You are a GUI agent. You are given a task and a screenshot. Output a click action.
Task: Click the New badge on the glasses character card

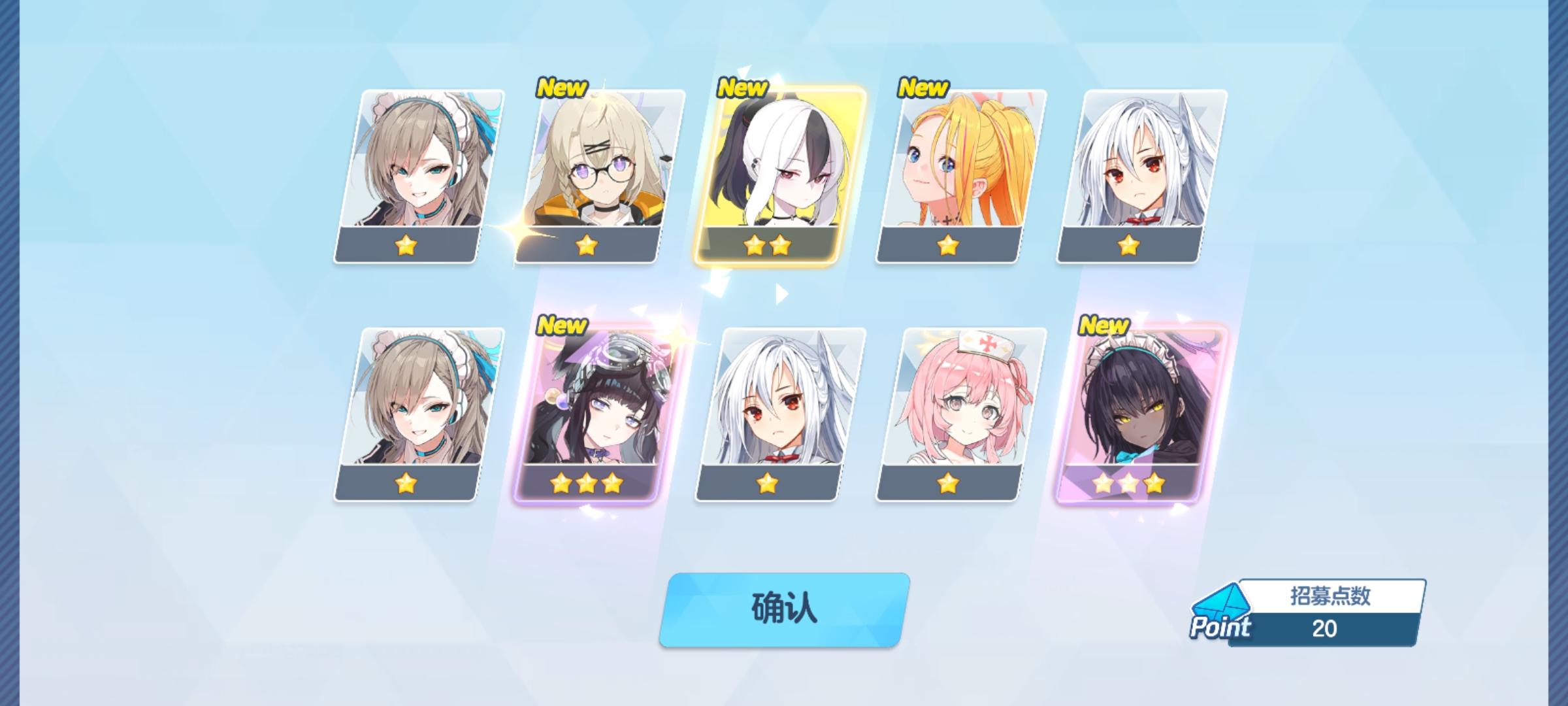(x=563, y=86)
